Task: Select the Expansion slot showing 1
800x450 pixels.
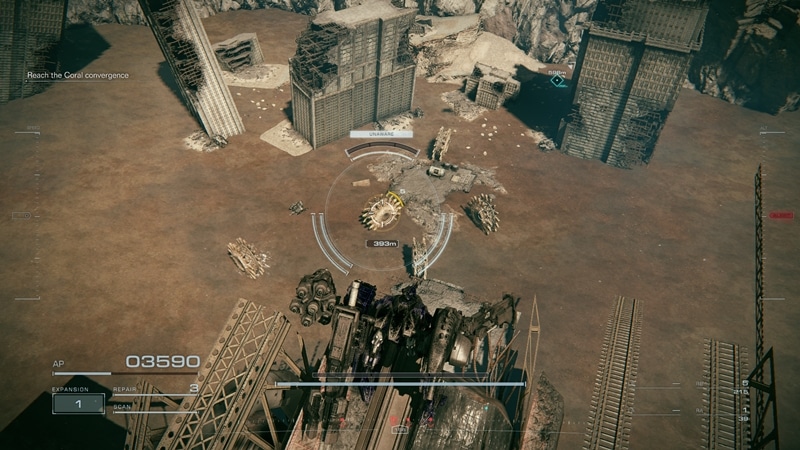Action: click(78, 403)
